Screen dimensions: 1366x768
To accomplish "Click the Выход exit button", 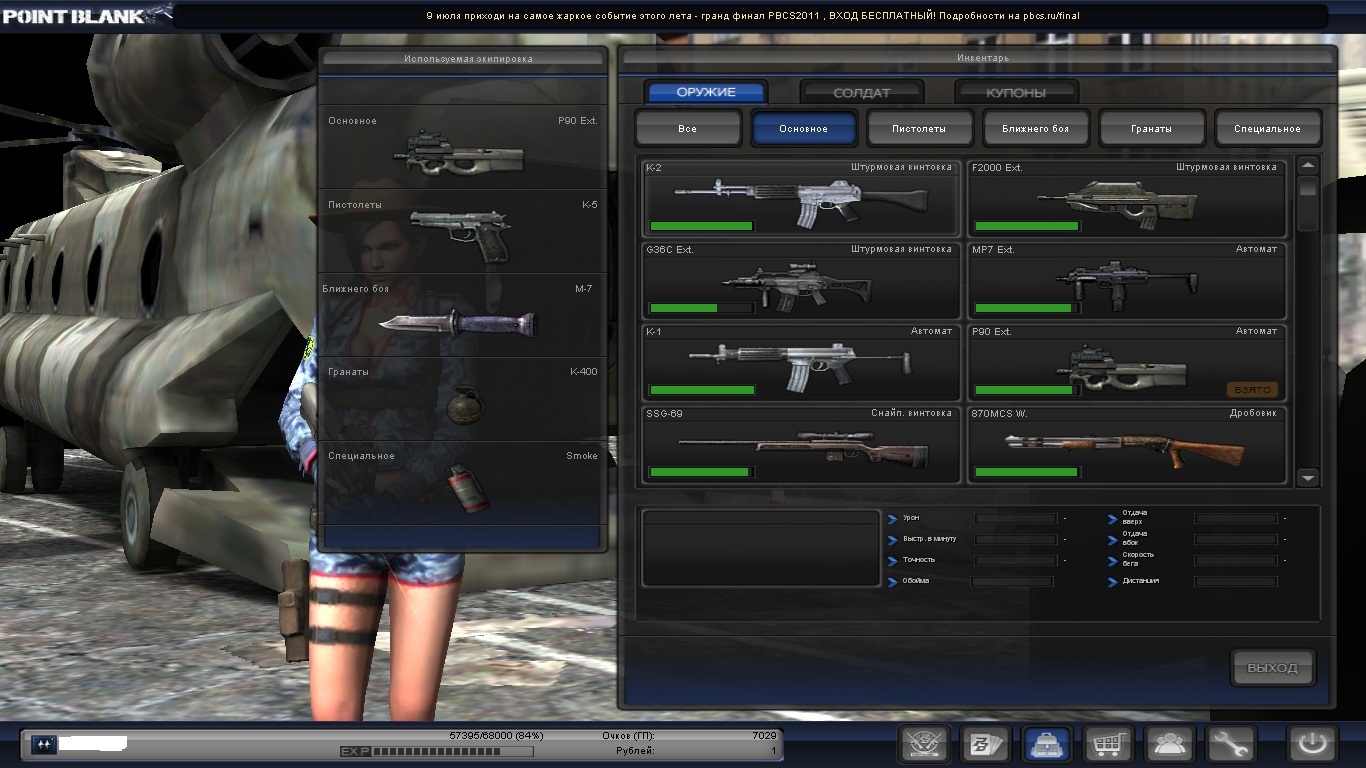I will click(1272, 668).
